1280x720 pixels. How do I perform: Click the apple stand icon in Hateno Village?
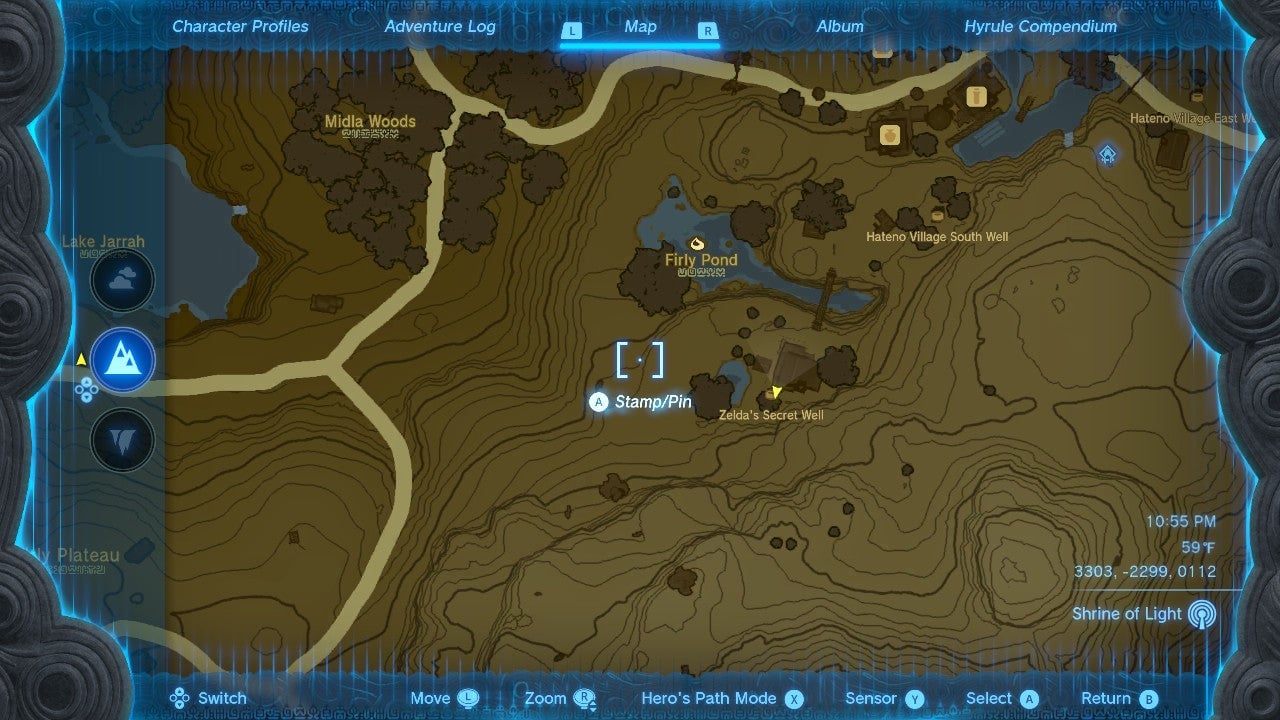point(888,136)
